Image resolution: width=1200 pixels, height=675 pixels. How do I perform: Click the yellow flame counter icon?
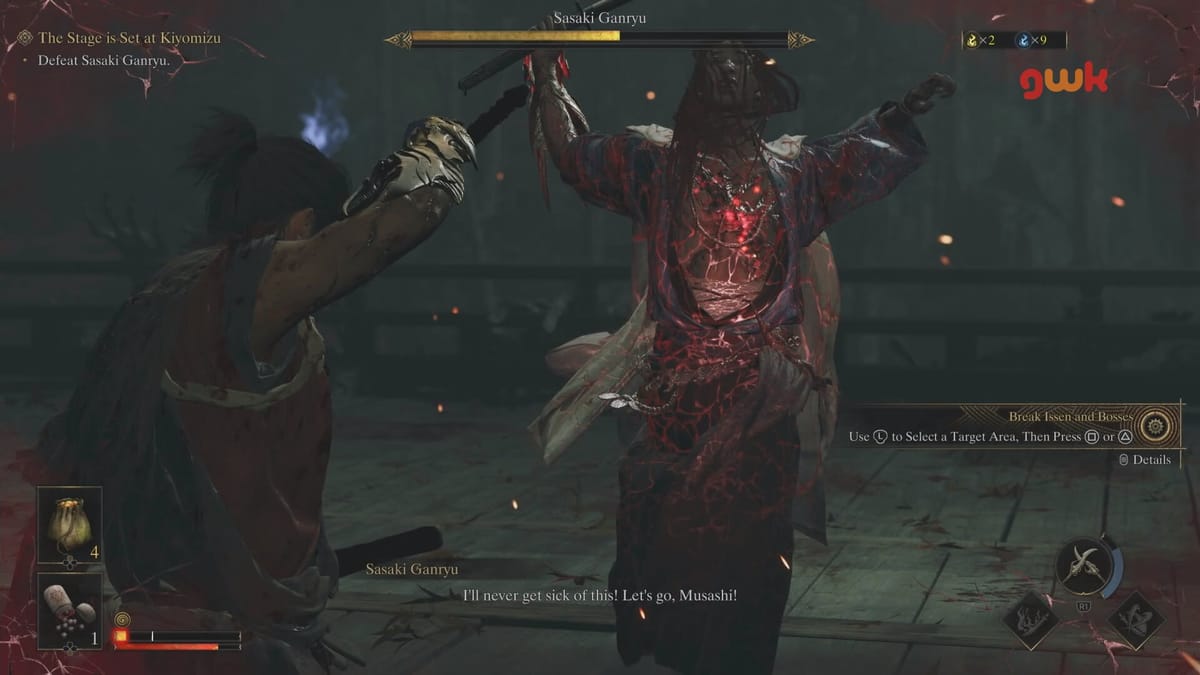[x=971, y=40]
